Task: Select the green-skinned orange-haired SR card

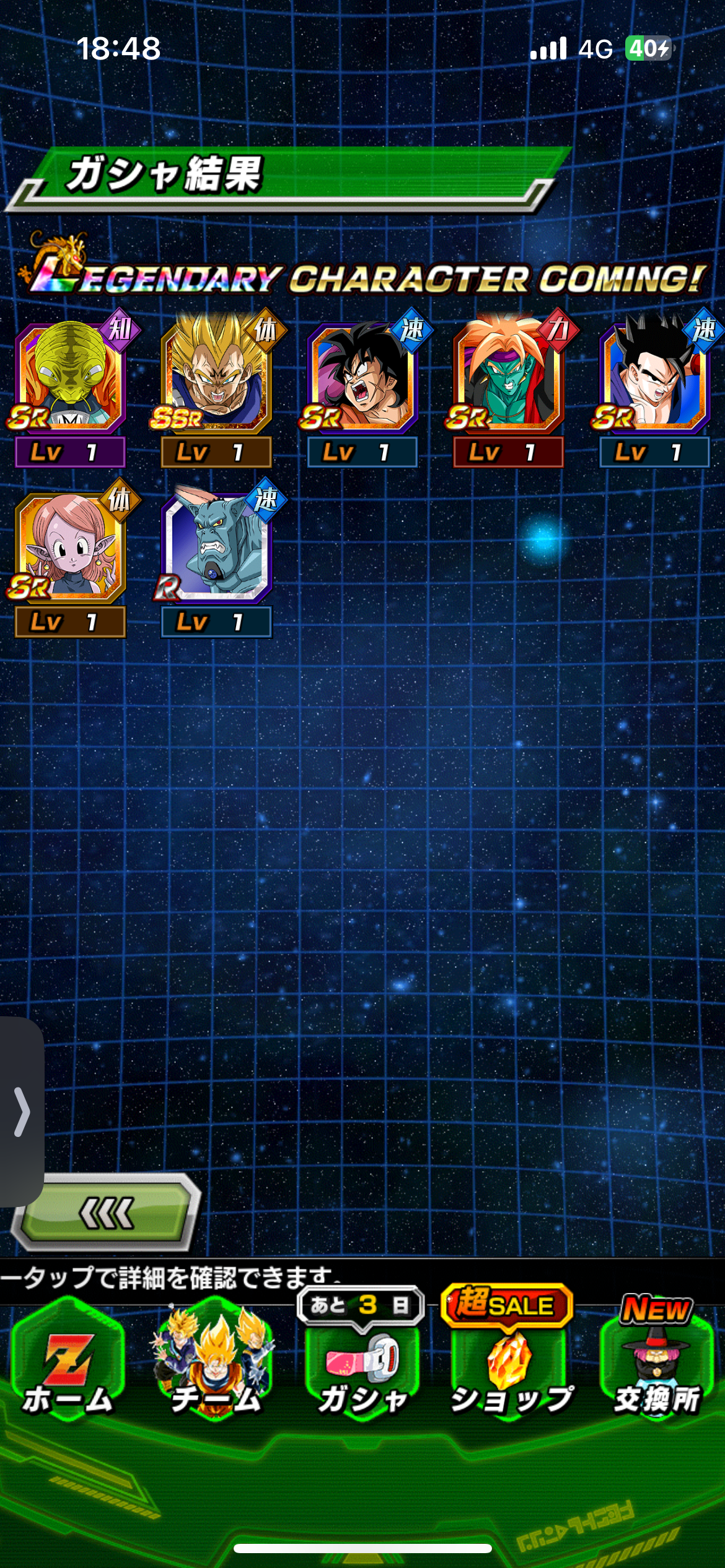Action: pyautogui.click(x=509, y=378)
